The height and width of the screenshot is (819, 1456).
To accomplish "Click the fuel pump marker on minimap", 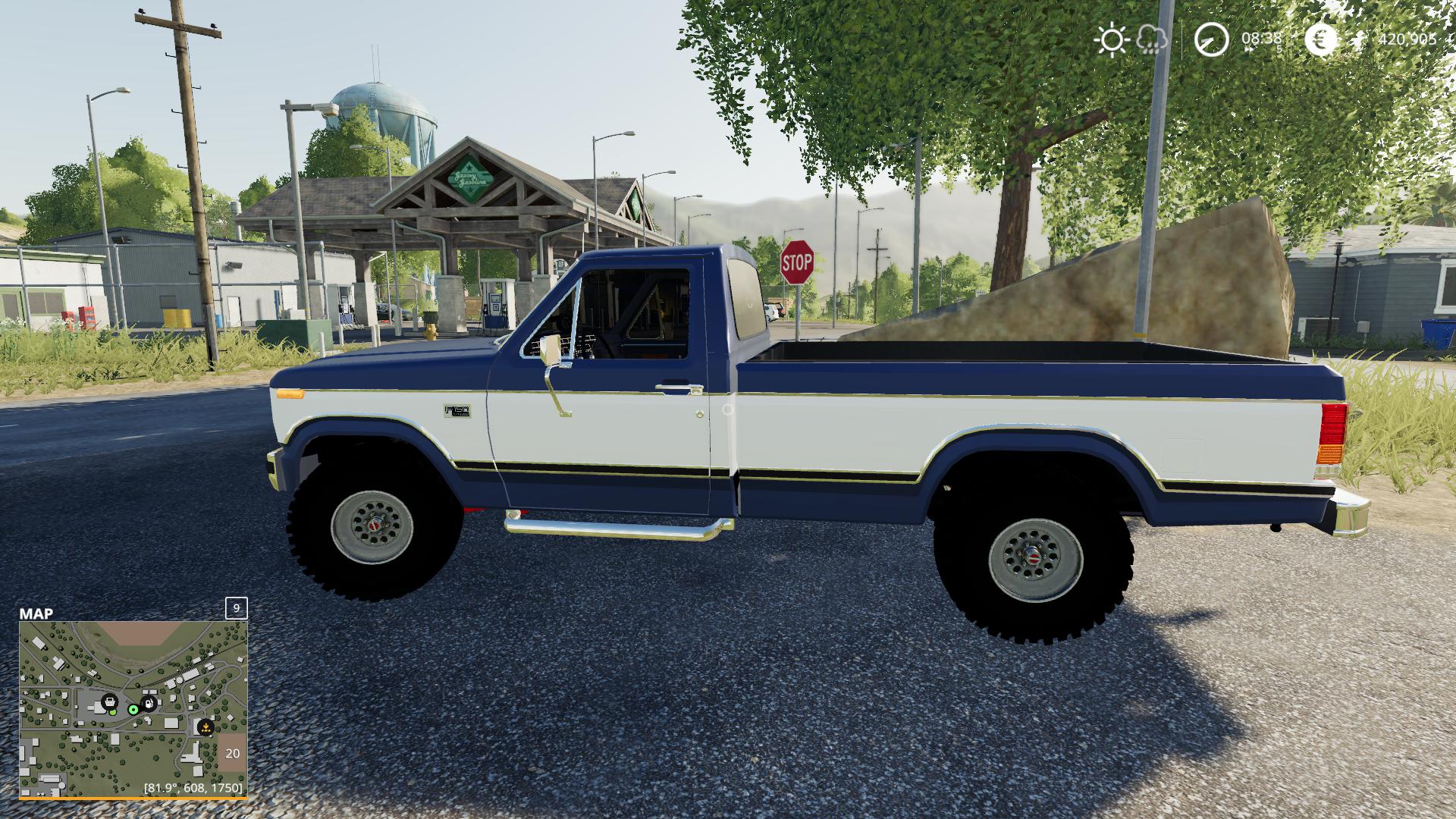I will pos(149,703).
